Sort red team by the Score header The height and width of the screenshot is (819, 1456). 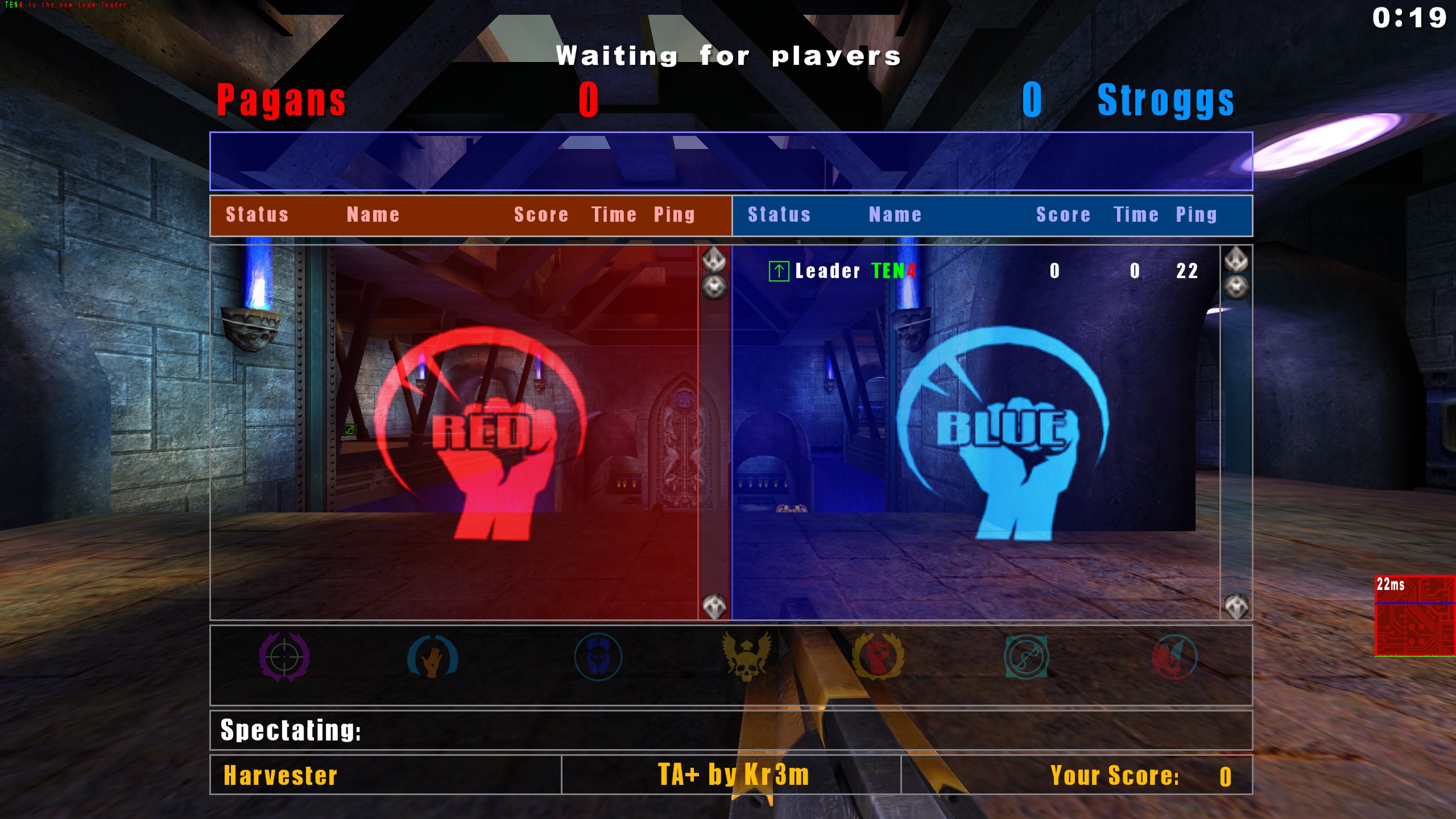coord(541,215)
